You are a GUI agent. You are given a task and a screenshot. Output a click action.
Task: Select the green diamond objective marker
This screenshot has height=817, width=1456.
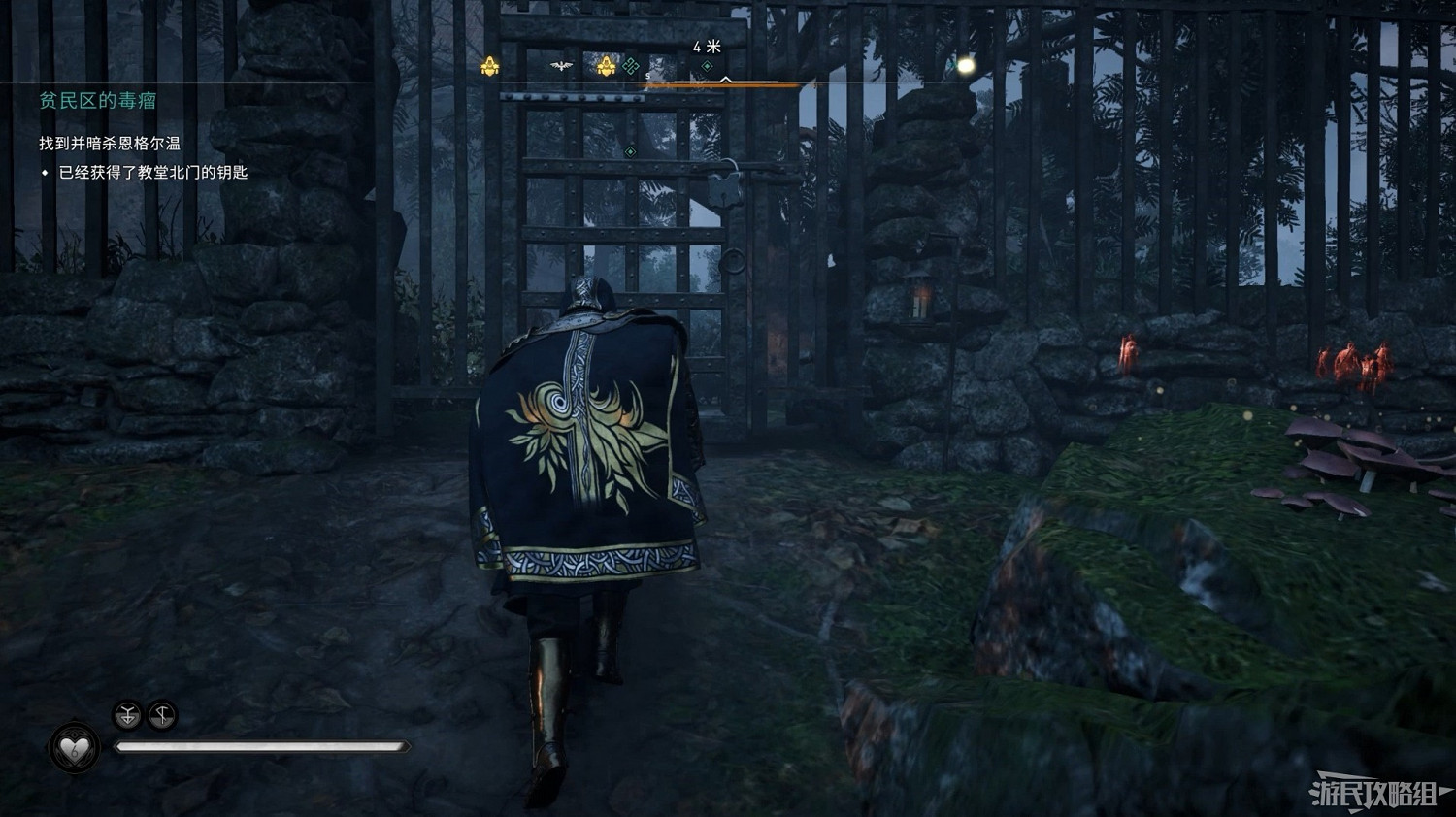coord(707,65)
